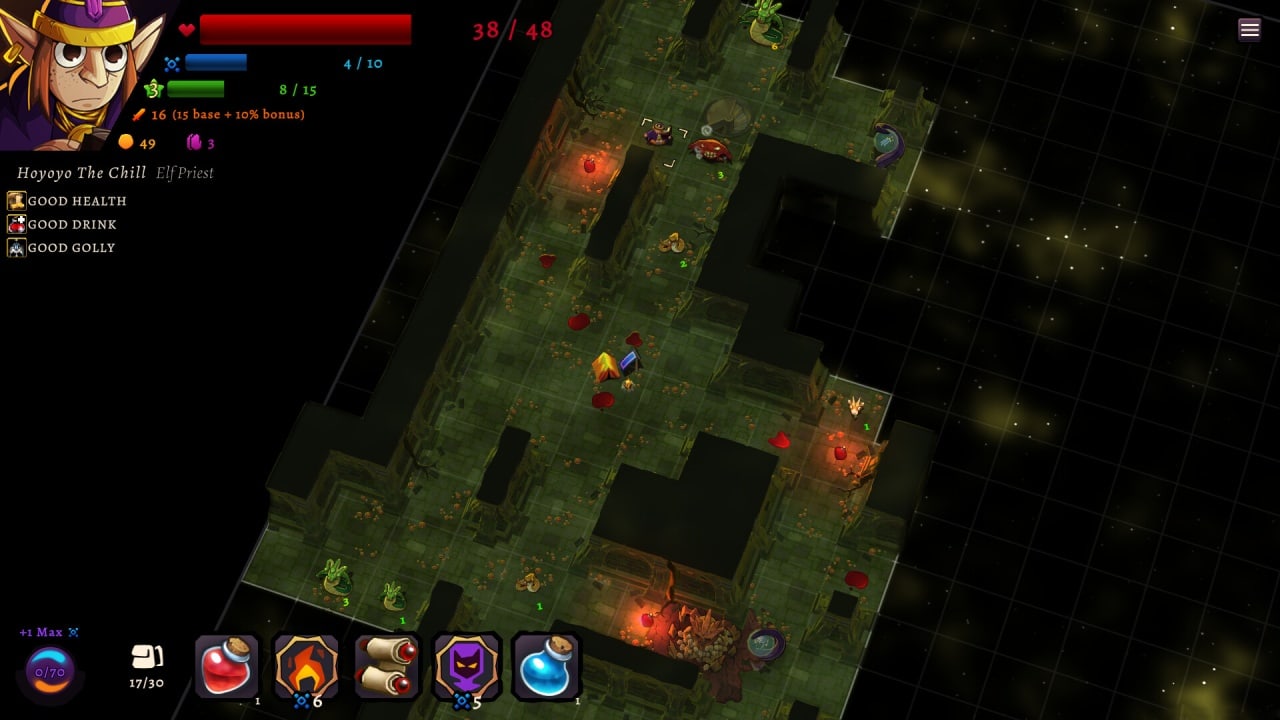Drink the blue mana potion
The width and height of the screenshot is (1280, 720).
pos(546,666)
